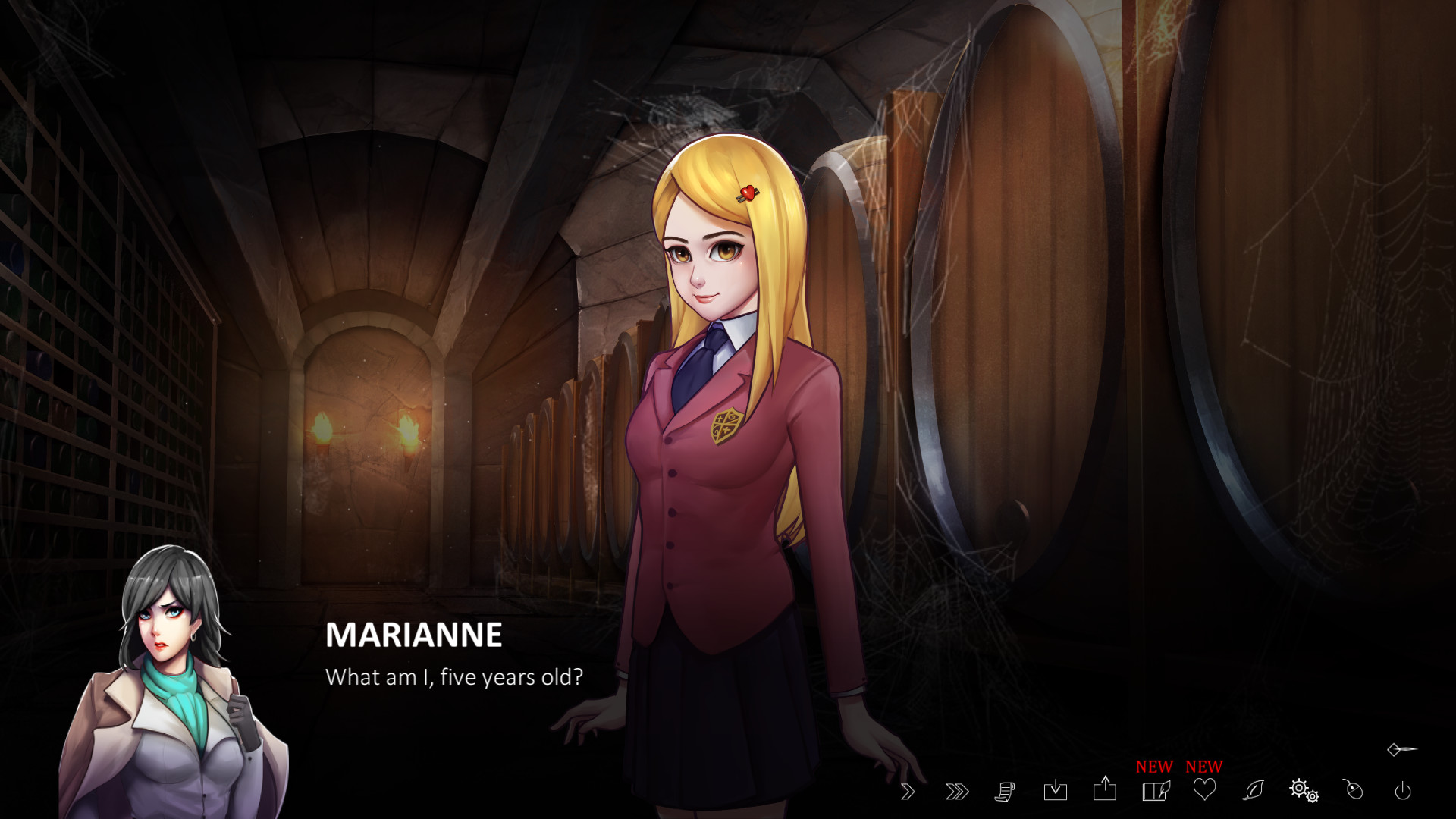Click the speaker name MARIANNE
The image size is (1456, 819).
413,637
